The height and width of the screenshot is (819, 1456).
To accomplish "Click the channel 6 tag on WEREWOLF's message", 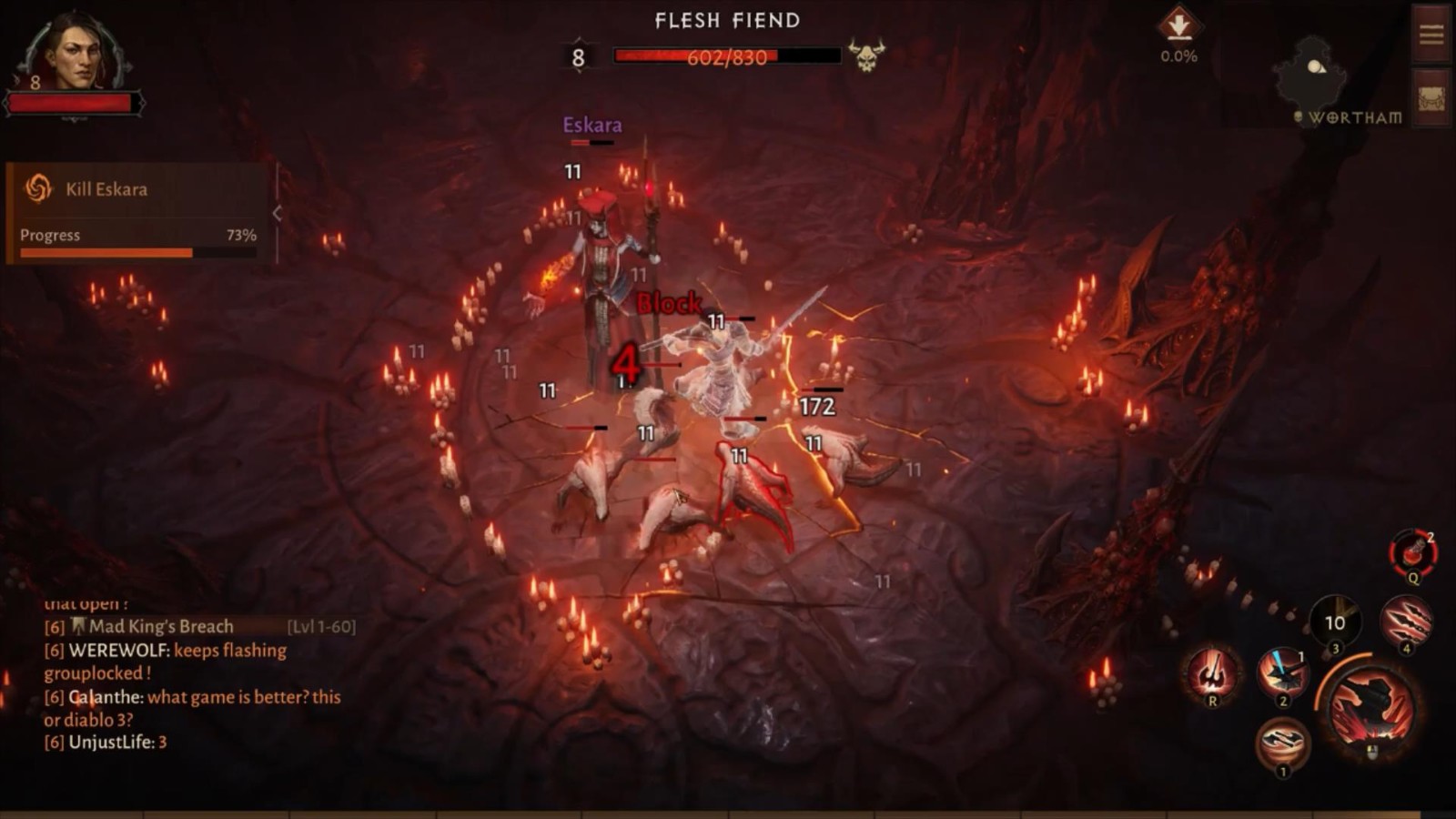I will [x=56, y=650].
